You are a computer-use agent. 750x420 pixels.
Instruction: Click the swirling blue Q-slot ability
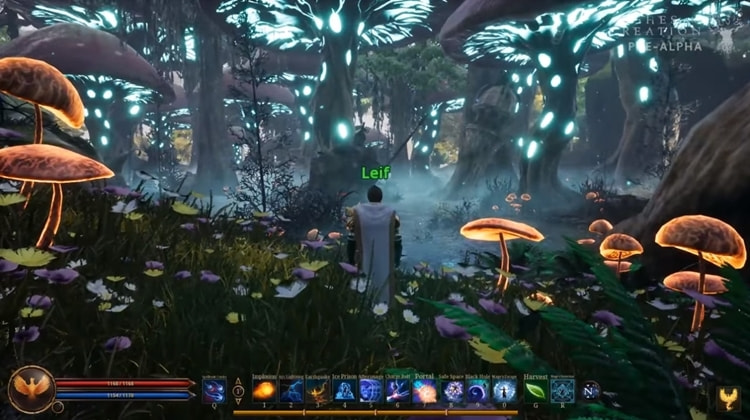[214, 390]
